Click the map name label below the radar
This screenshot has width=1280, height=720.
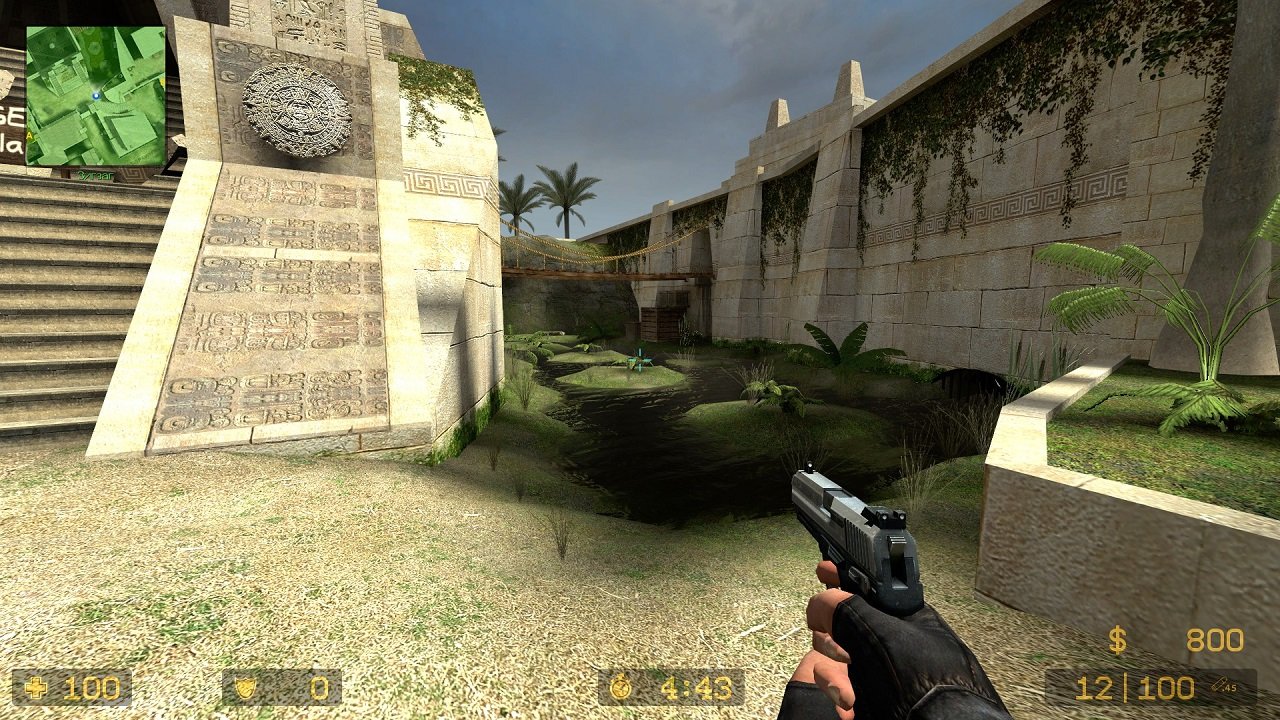tap(96, 174)
